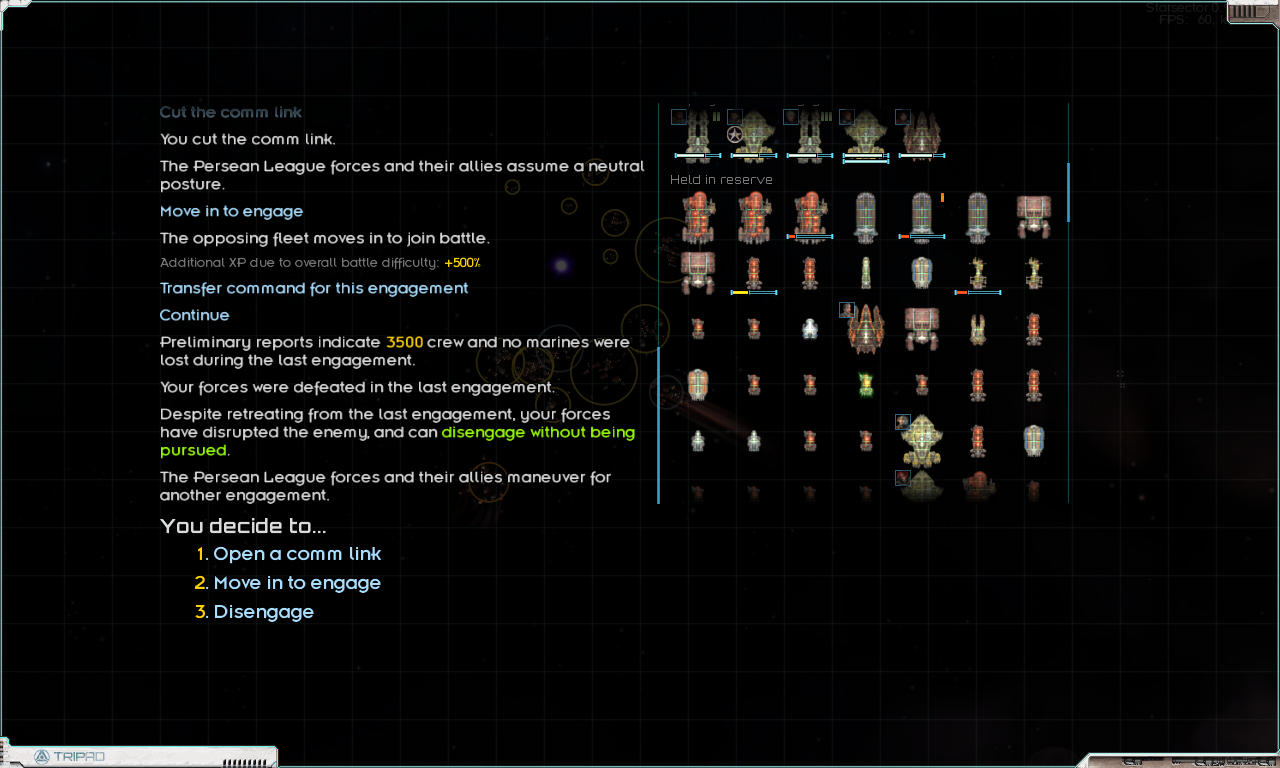This screenshot has height=768, width=1280.
Task: Select the first red cruiser under Held in reserve
Action: pos(696,218)
